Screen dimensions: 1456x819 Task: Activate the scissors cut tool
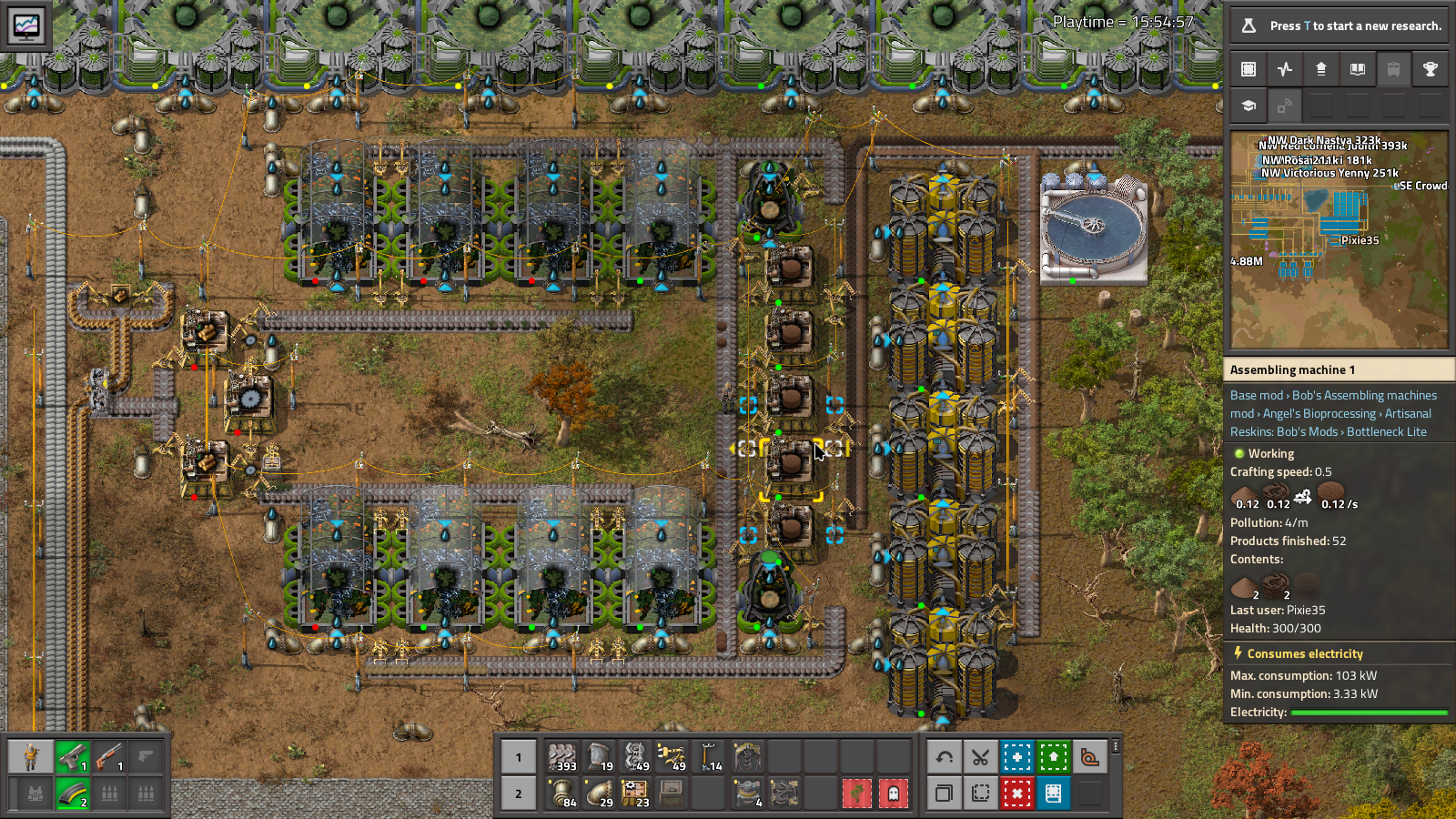tap(980, 757)
